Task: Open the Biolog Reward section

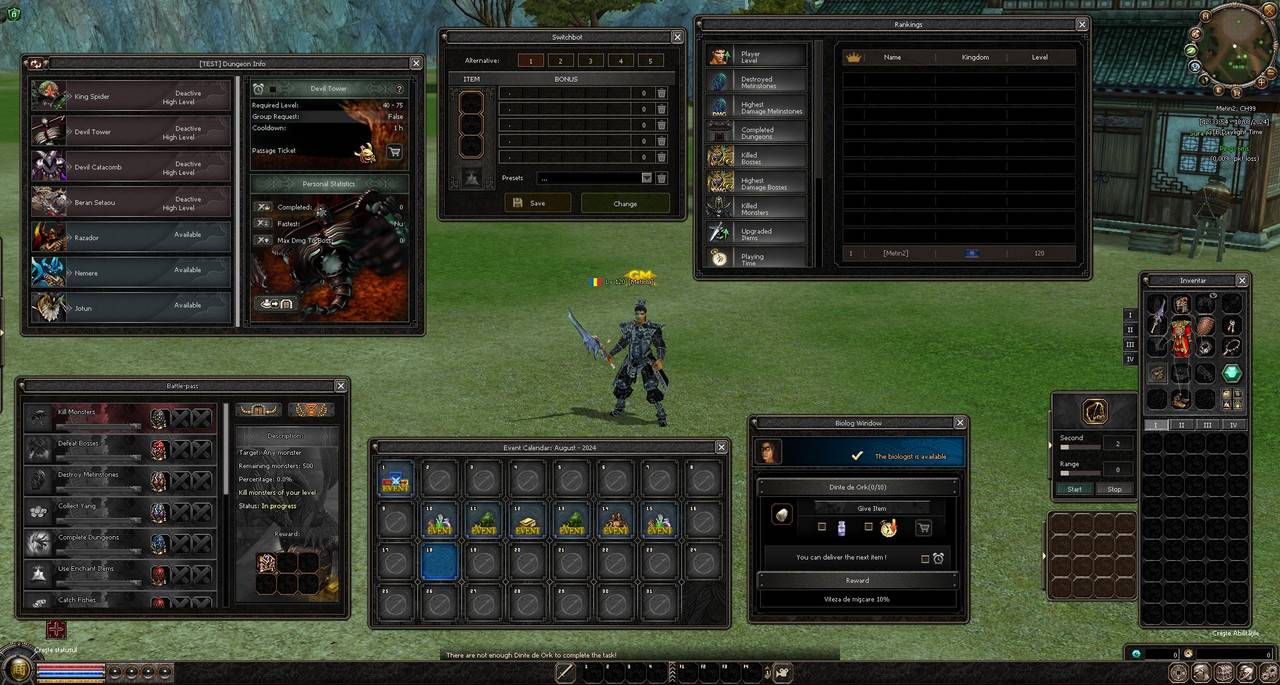Action: 857,580
